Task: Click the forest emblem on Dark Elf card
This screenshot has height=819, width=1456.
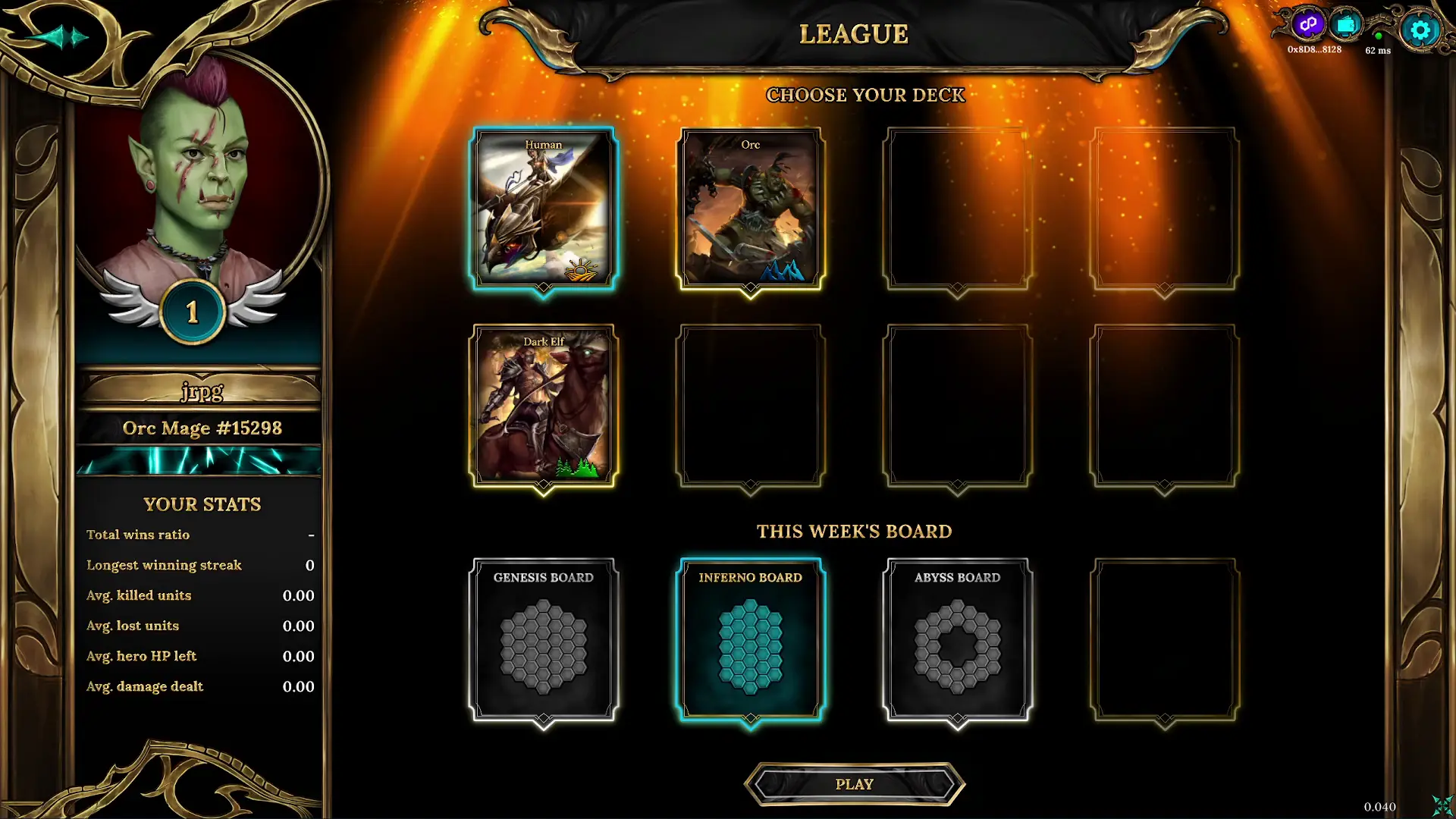Action: [x=576, y=466]
